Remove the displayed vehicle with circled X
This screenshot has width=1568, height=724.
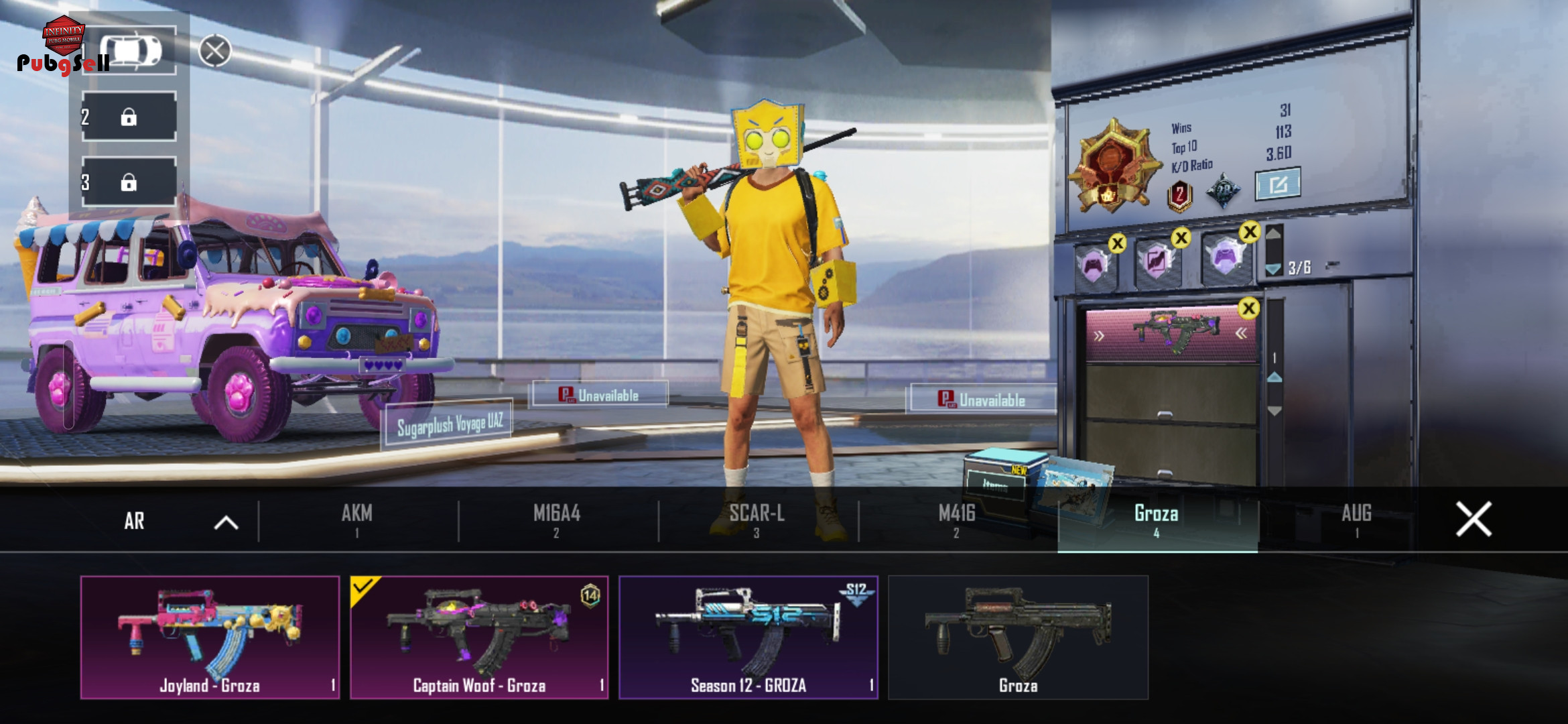(x=215, y=51)
